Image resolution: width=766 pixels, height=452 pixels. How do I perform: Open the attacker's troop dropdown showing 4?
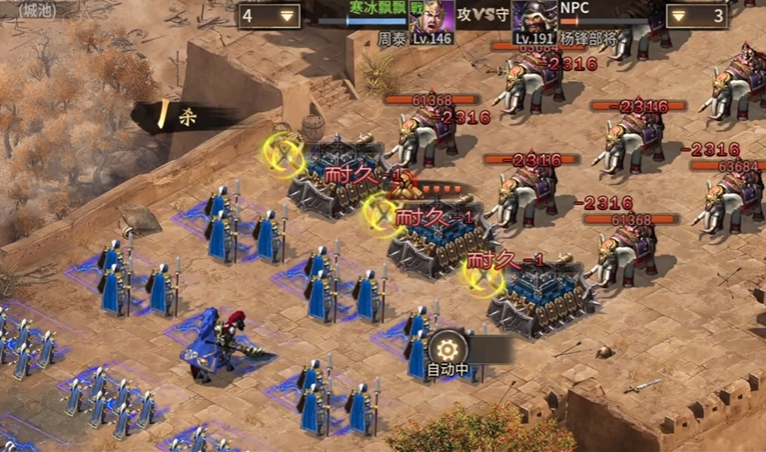tap(270, 16)
